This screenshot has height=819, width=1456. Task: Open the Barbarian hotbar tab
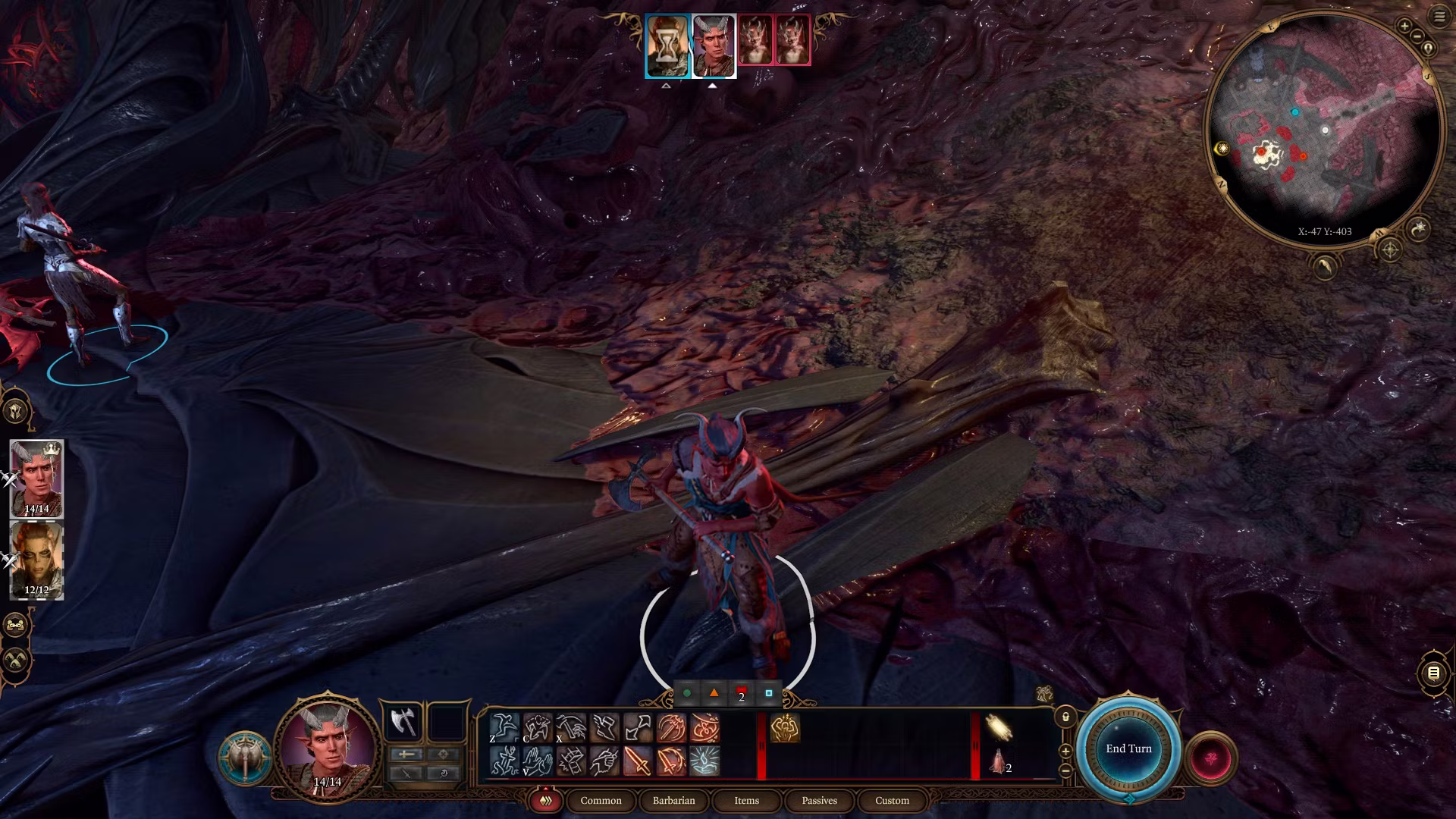pyautogui.click(x=673, y=801)
